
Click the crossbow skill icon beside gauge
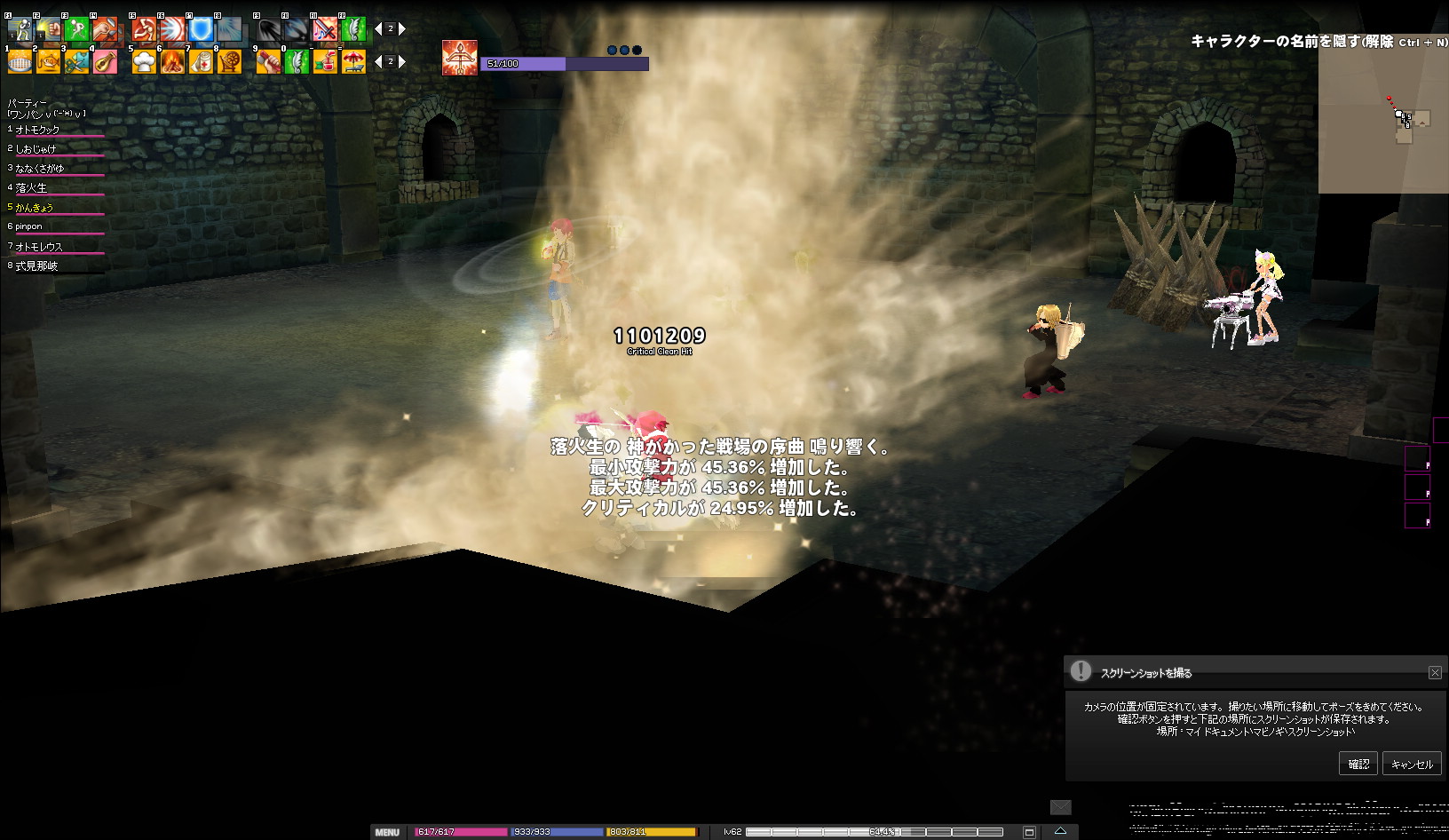(459, 59)
